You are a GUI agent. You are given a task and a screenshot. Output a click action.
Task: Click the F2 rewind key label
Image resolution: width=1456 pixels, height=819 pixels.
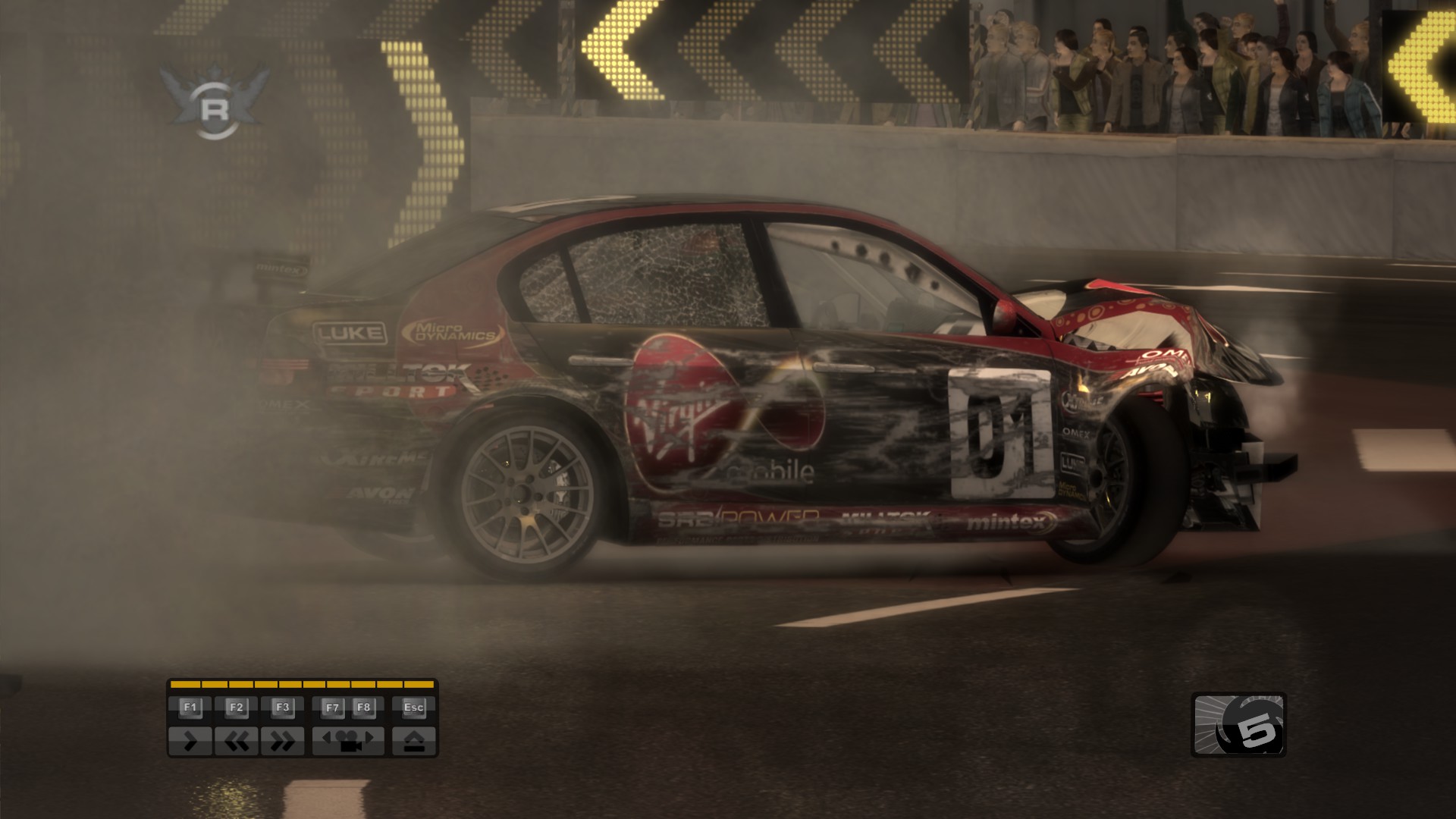tap(237, 708)
